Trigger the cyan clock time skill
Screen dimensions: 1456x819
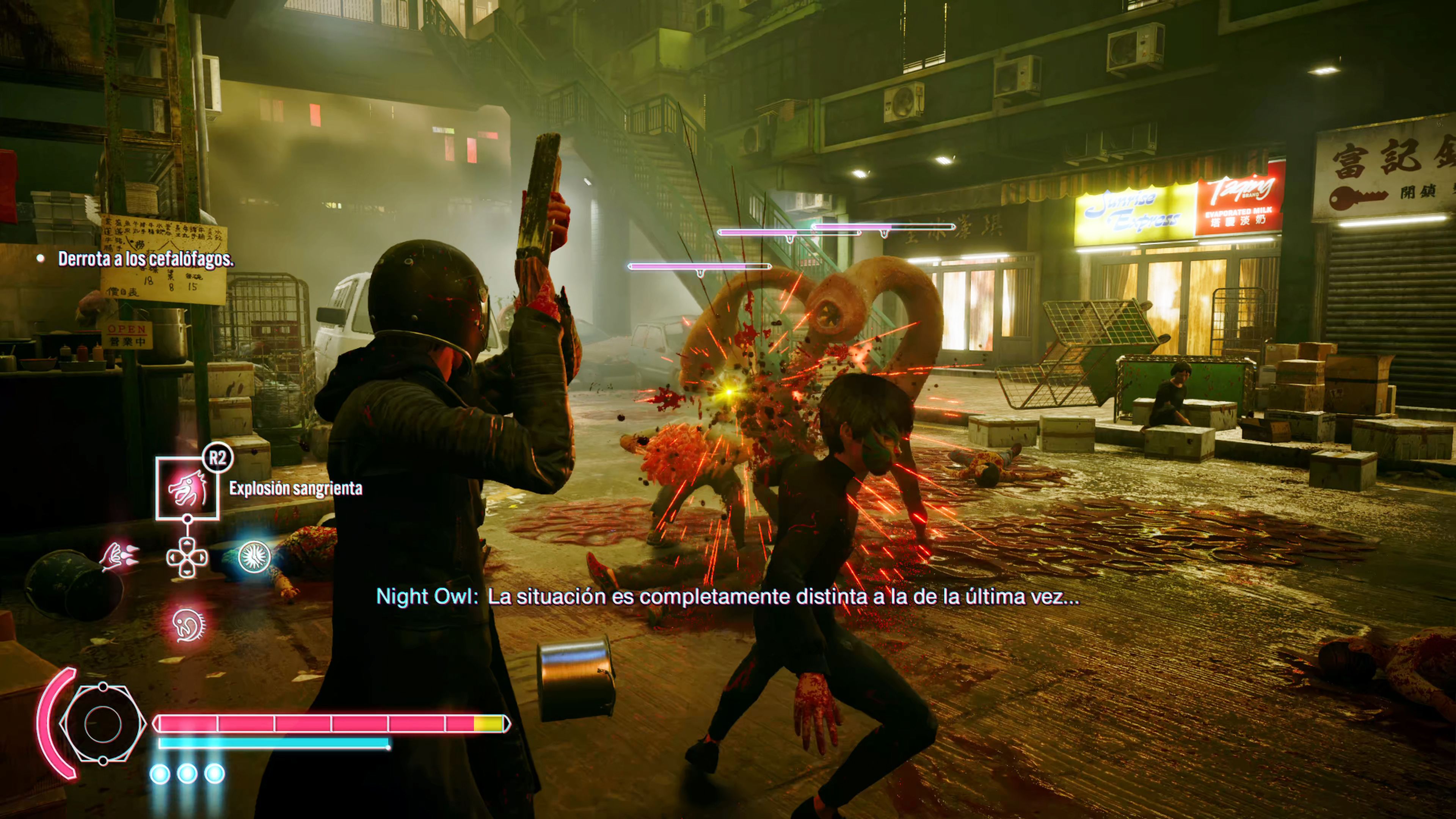(x=254, y=557)
